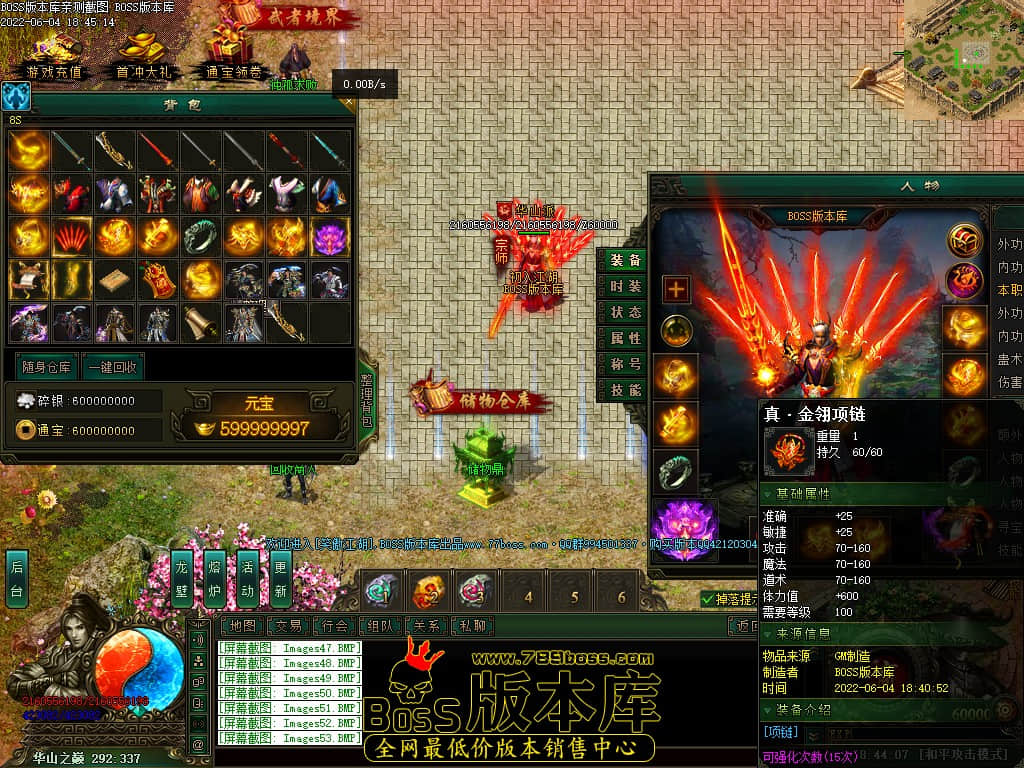Viewport: 1024px width, 768px height.
Task: Click the 一键回收 recycle button
Action: 112,367
